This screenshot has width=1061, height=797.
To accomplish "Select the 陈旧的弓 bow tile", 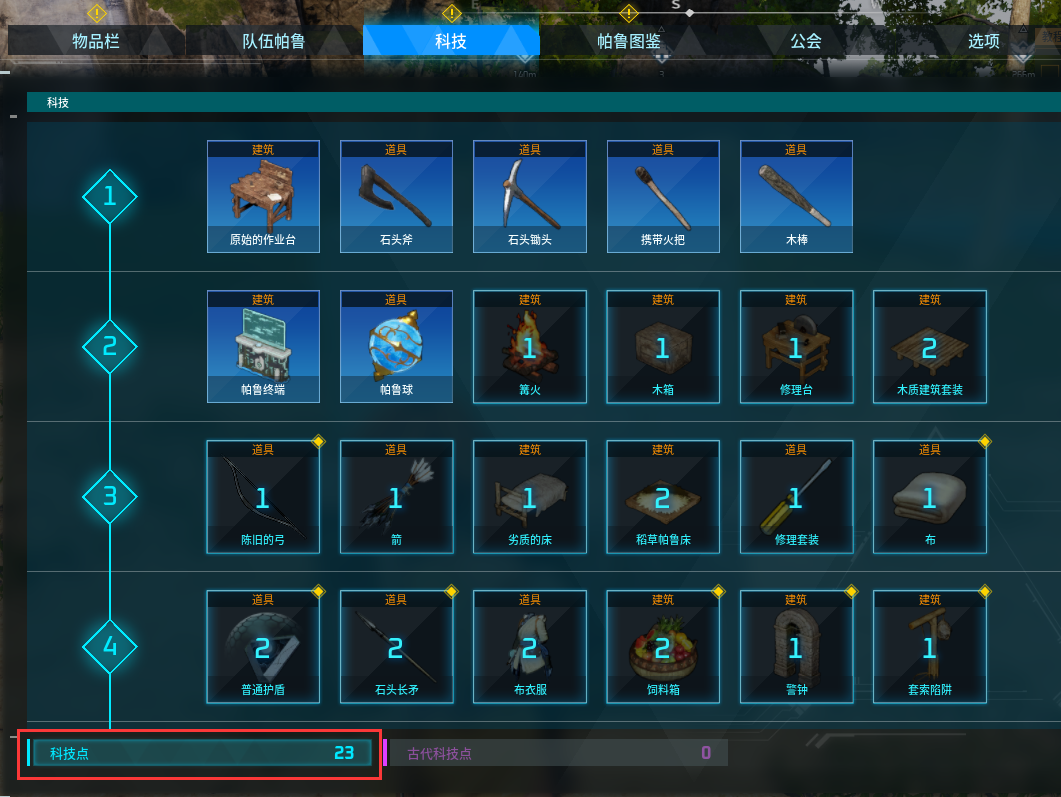I will (263, 496).
